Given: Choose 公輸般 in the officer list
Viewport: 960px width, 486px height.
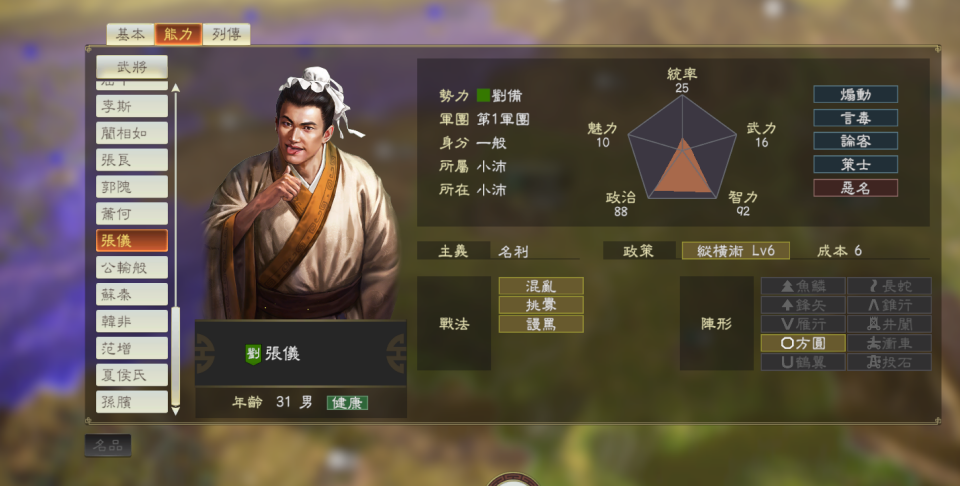Looking at the screenshot, I should point(132,268).
